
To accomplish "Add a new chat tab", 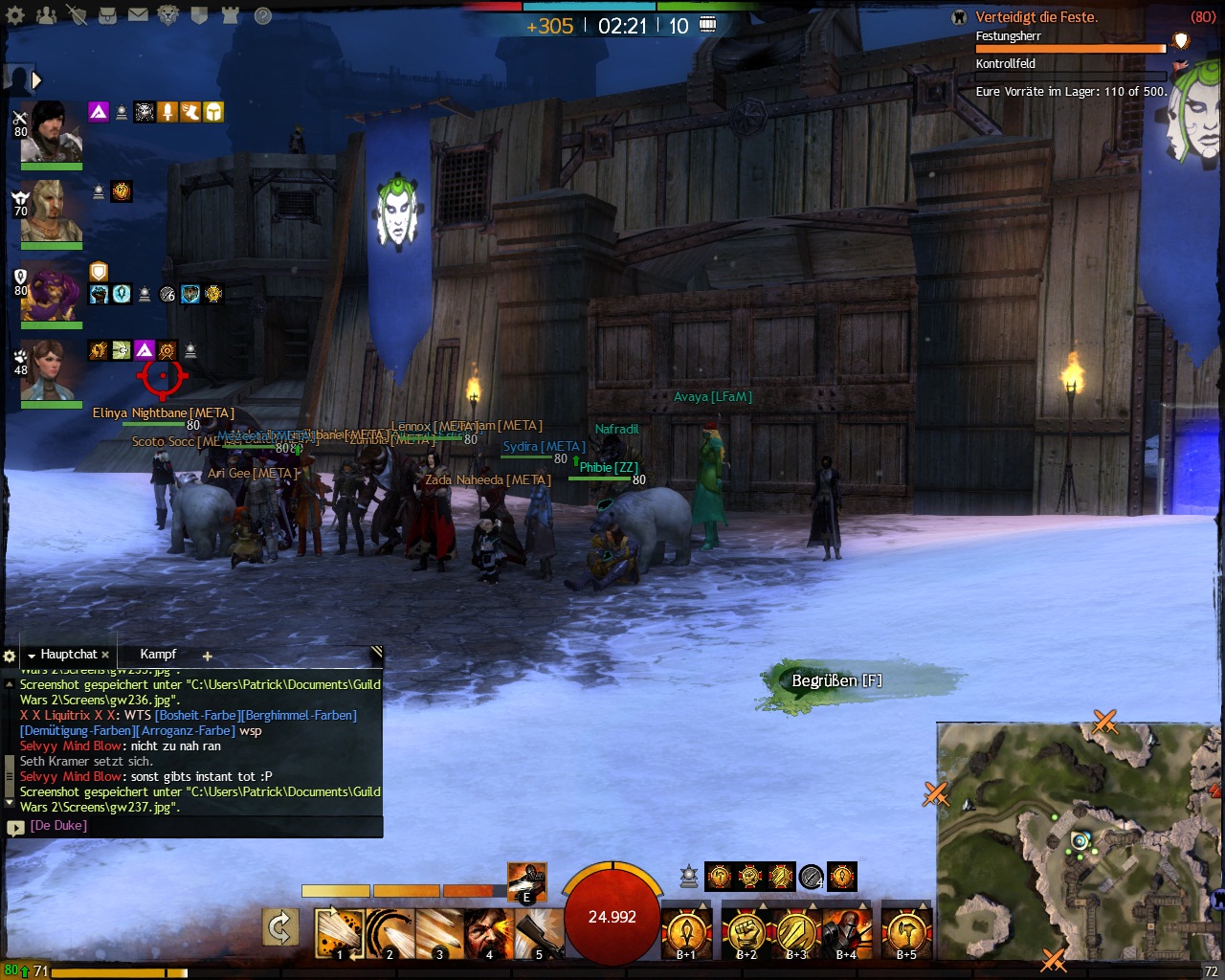I will click(x=207, y=657).
